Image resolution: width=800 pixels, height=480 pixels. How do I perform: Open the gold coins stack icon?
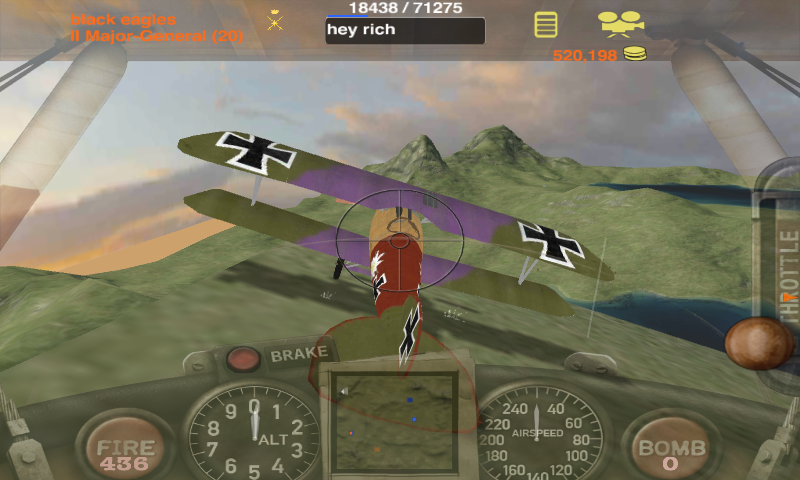(636, 54)
